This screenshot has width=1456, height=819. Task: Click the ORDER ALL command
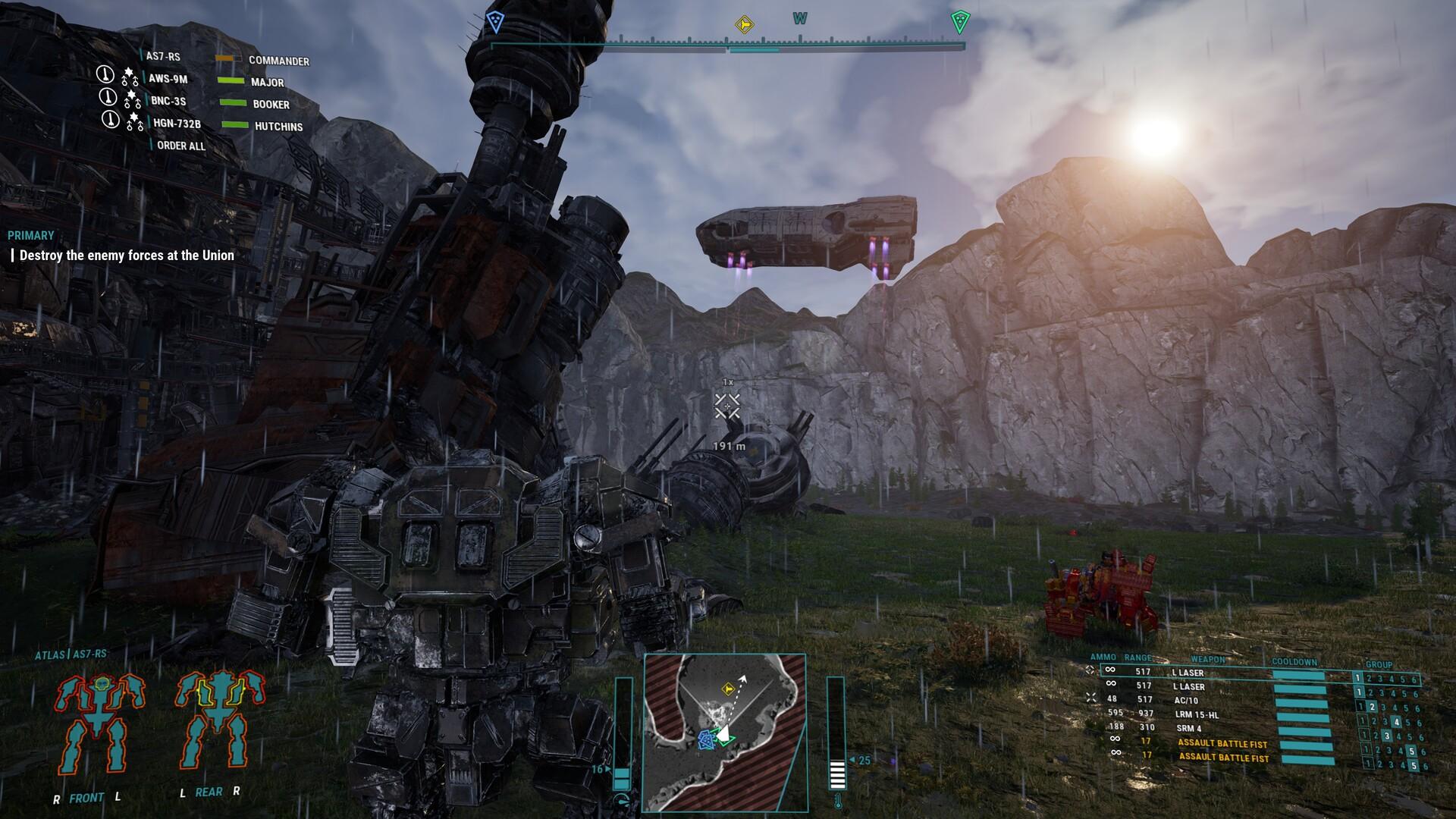(180, 146)
